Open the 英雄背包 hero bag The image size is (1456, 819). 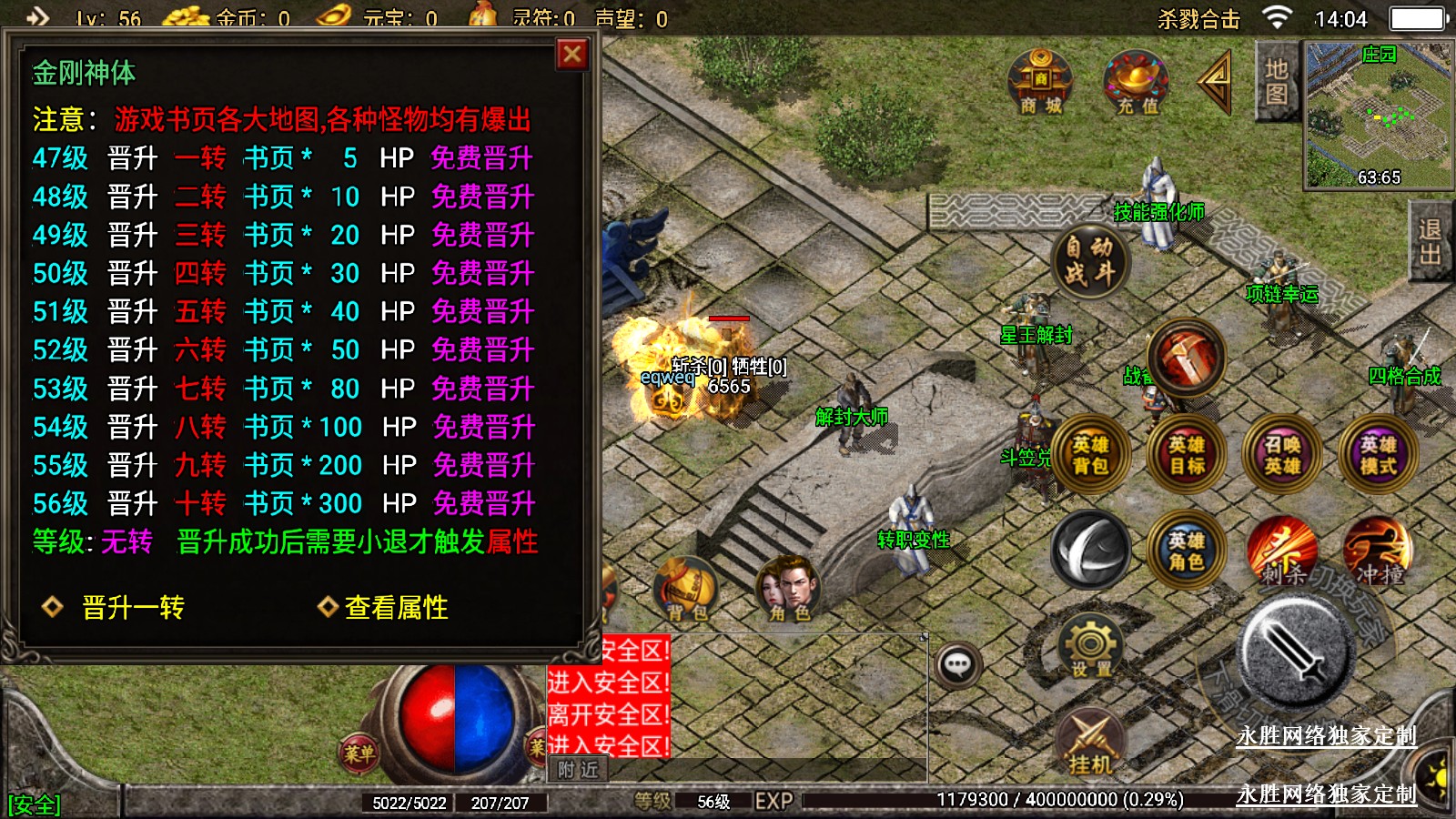pyautogui.click(x=1090, y=454)
